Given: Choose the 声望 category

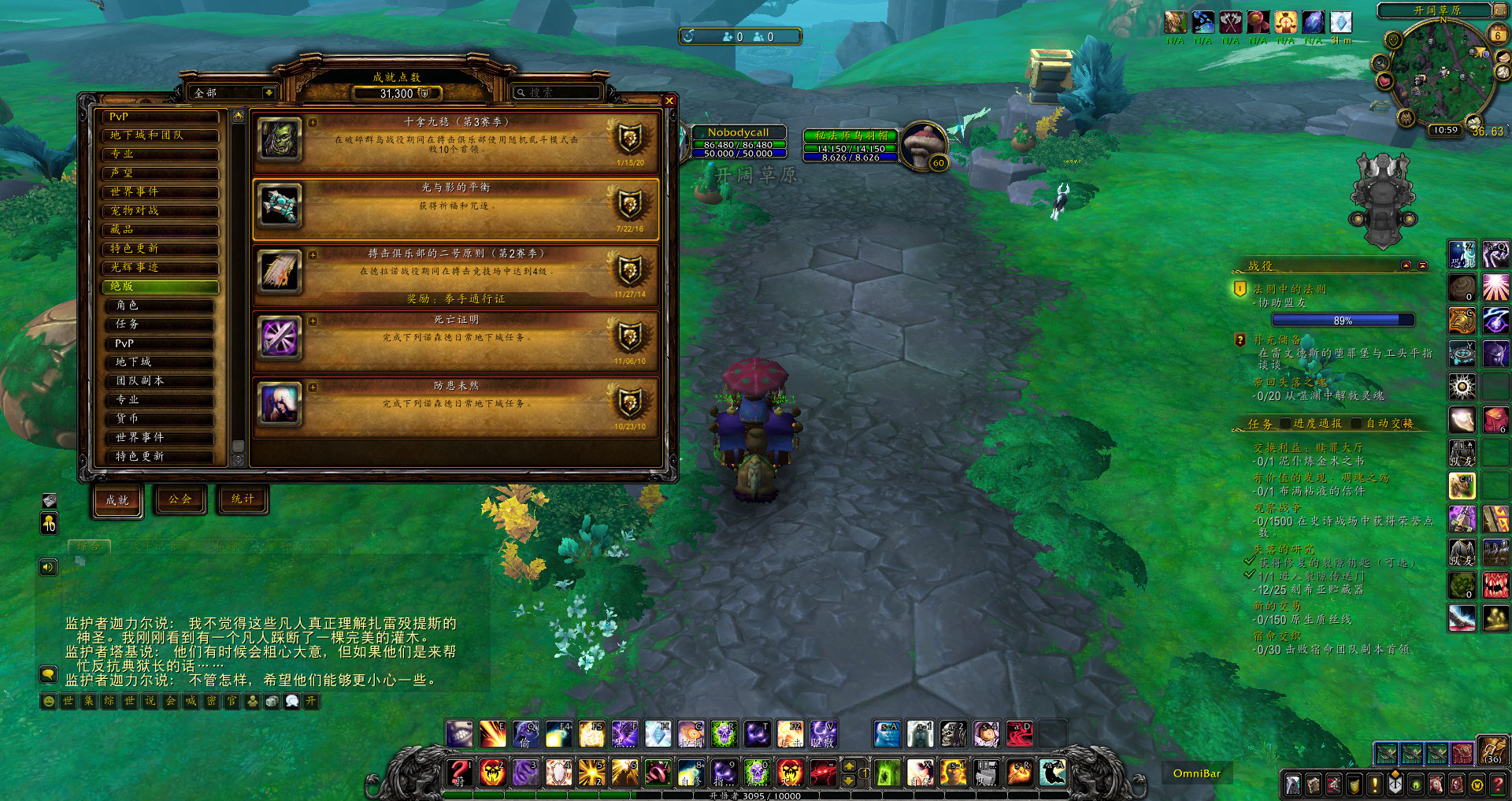Looking at the screenshot, I should 160,173.
